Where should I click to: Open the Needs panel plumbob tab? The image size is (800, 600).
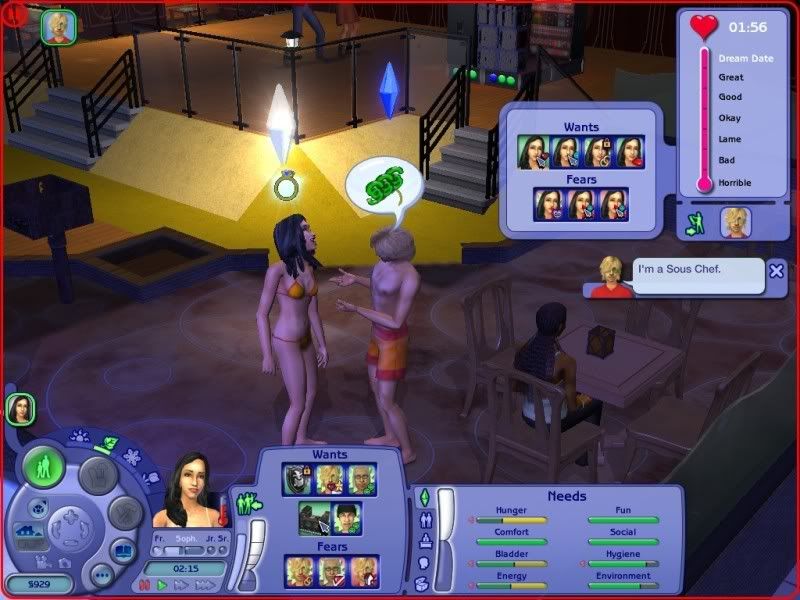(x=423, y=497)
